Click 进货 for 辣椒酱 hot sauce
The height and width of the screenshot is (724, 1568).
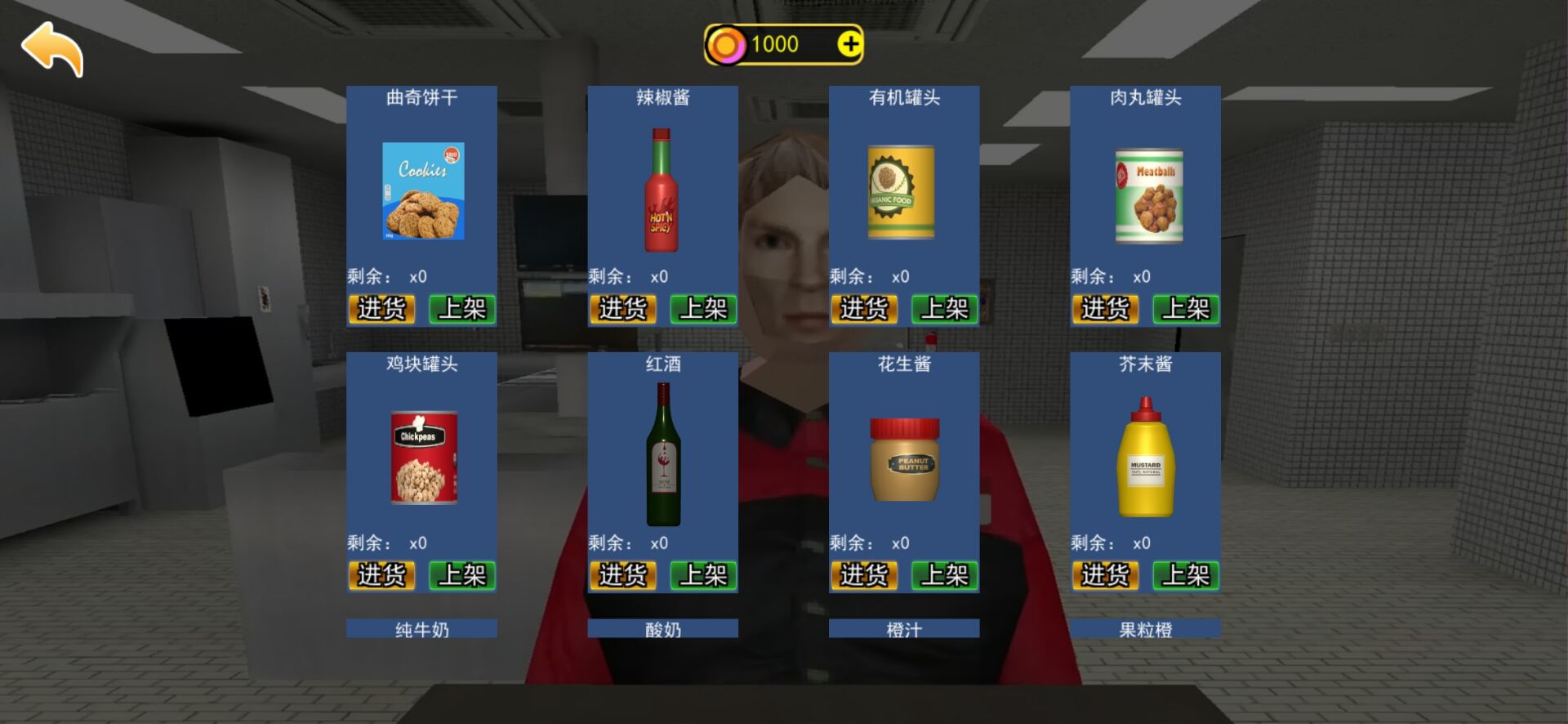click(x=622, y=309)
